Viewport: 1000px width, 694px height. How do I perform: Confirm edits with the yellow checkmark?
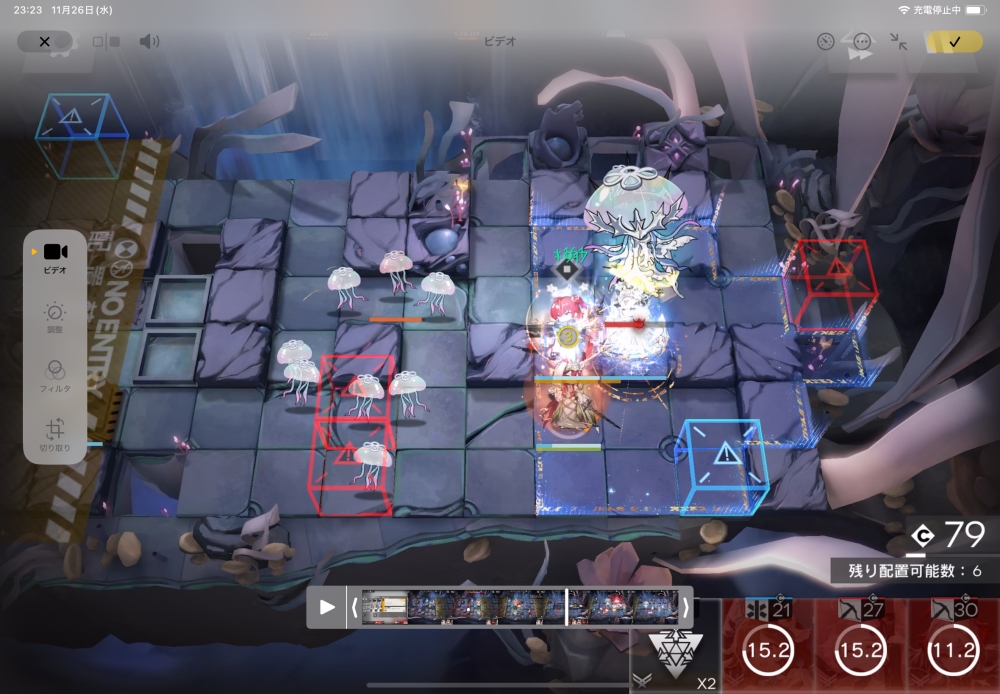(954, 42)
